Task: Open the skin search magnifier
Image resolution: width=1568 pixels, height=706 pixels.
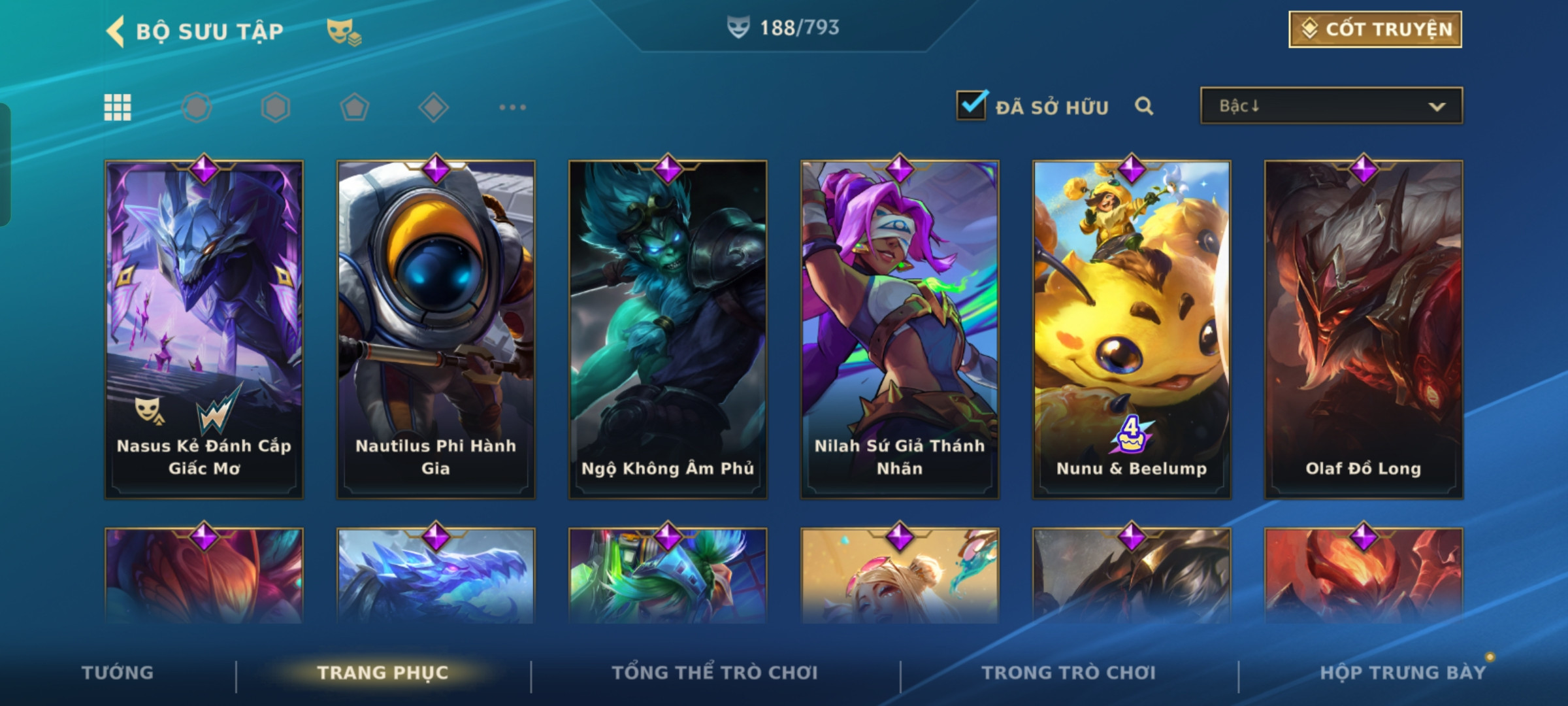Action: coord(1143,106)
